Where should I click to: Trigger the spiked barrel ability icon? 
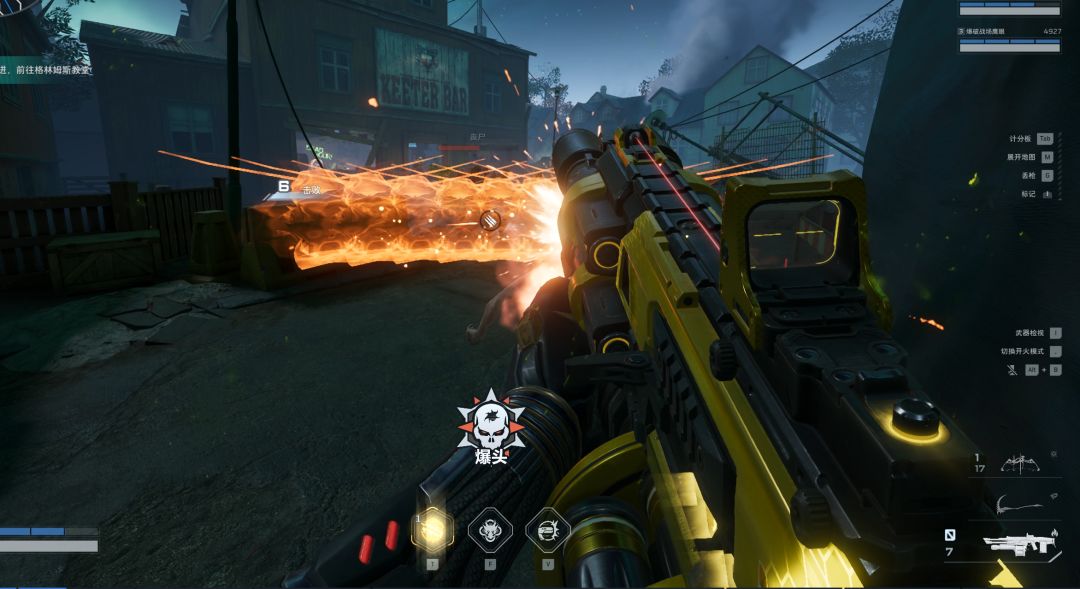548,529
